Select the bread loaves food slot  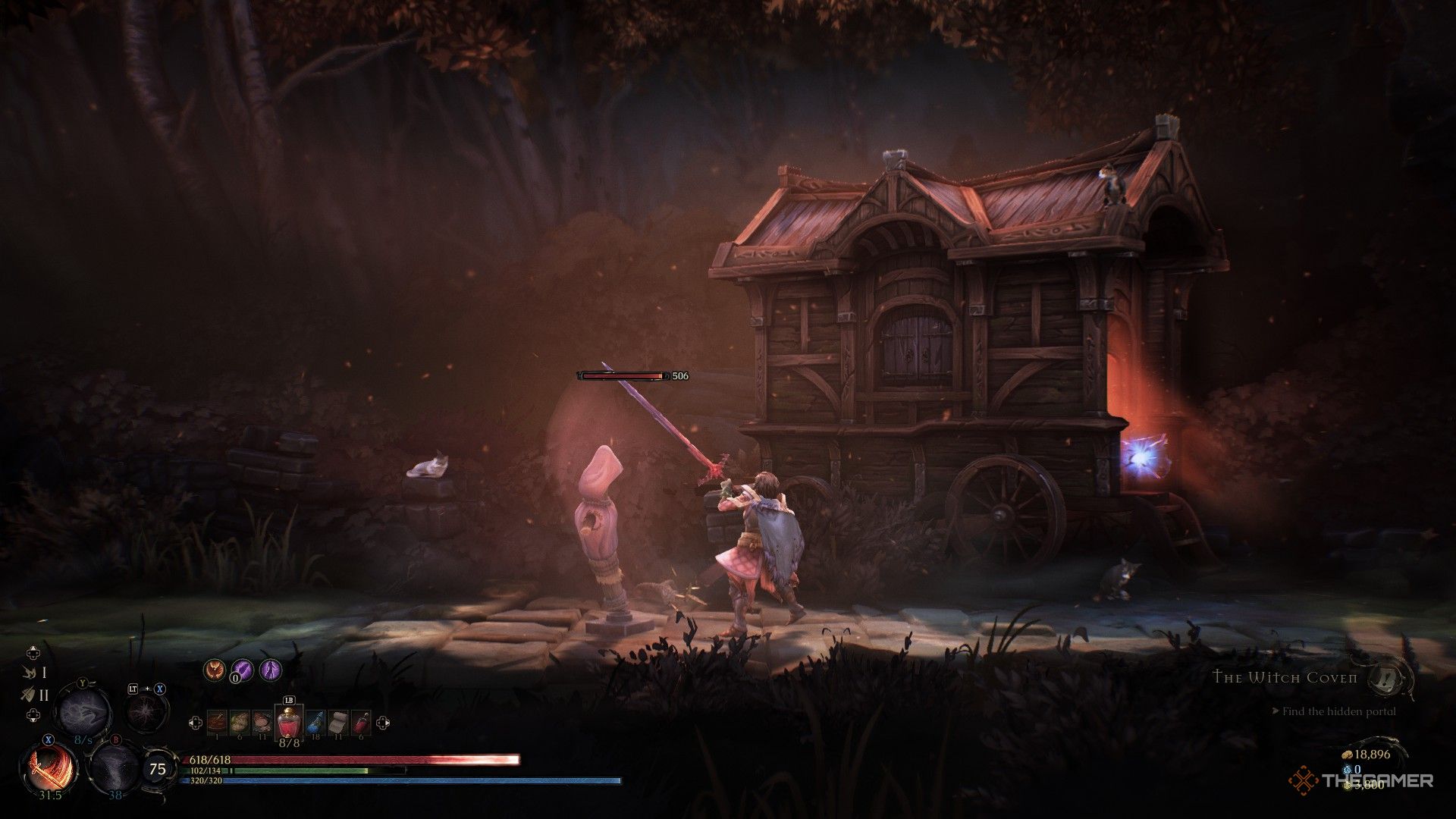point(240,723)
